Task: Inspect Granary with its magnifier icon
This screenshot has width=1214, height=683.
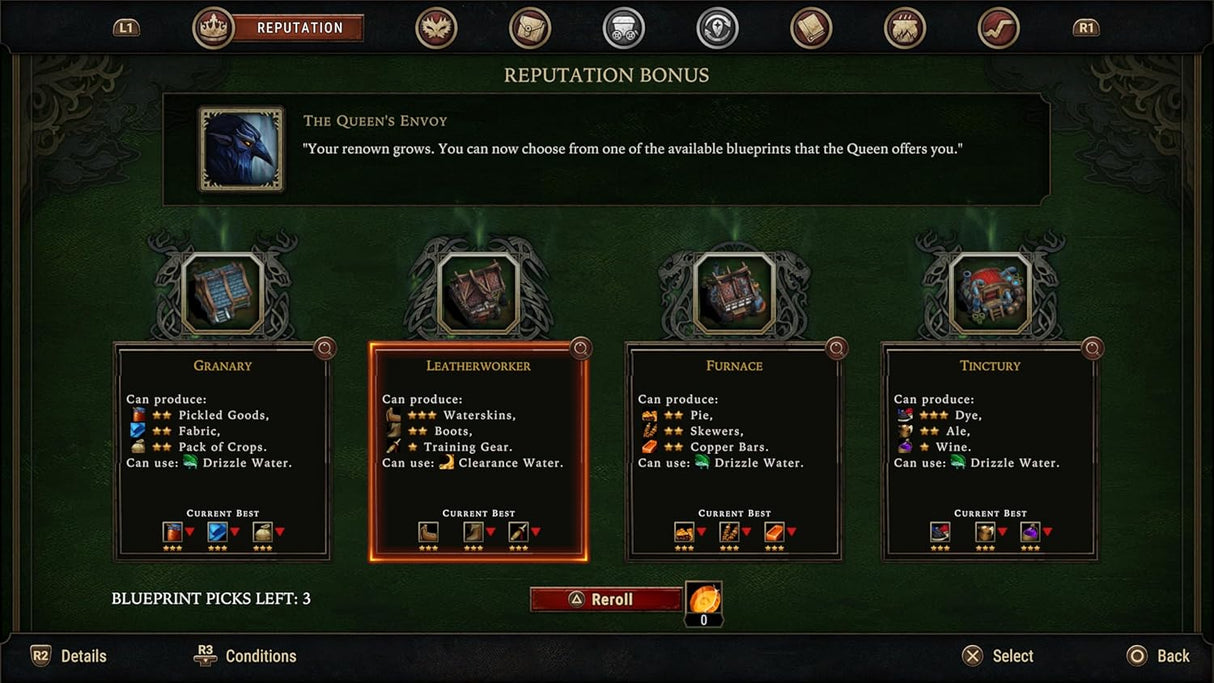Action: point(325,348)
